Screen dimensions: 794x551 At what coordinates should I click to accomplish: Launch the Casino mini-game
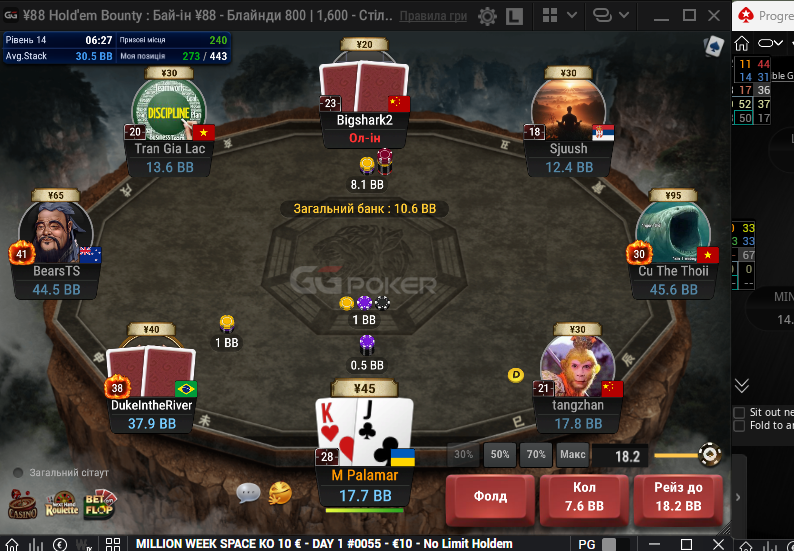coord(23,504)
